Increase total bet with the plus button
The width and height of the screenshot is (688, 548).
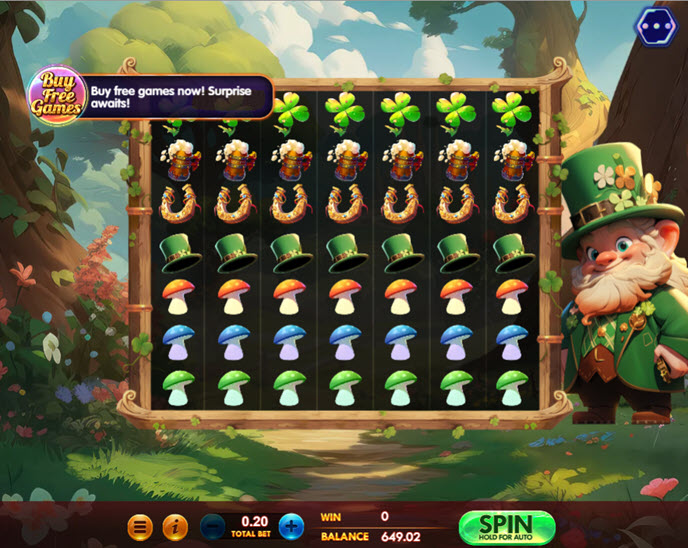[x=290, y=526]
